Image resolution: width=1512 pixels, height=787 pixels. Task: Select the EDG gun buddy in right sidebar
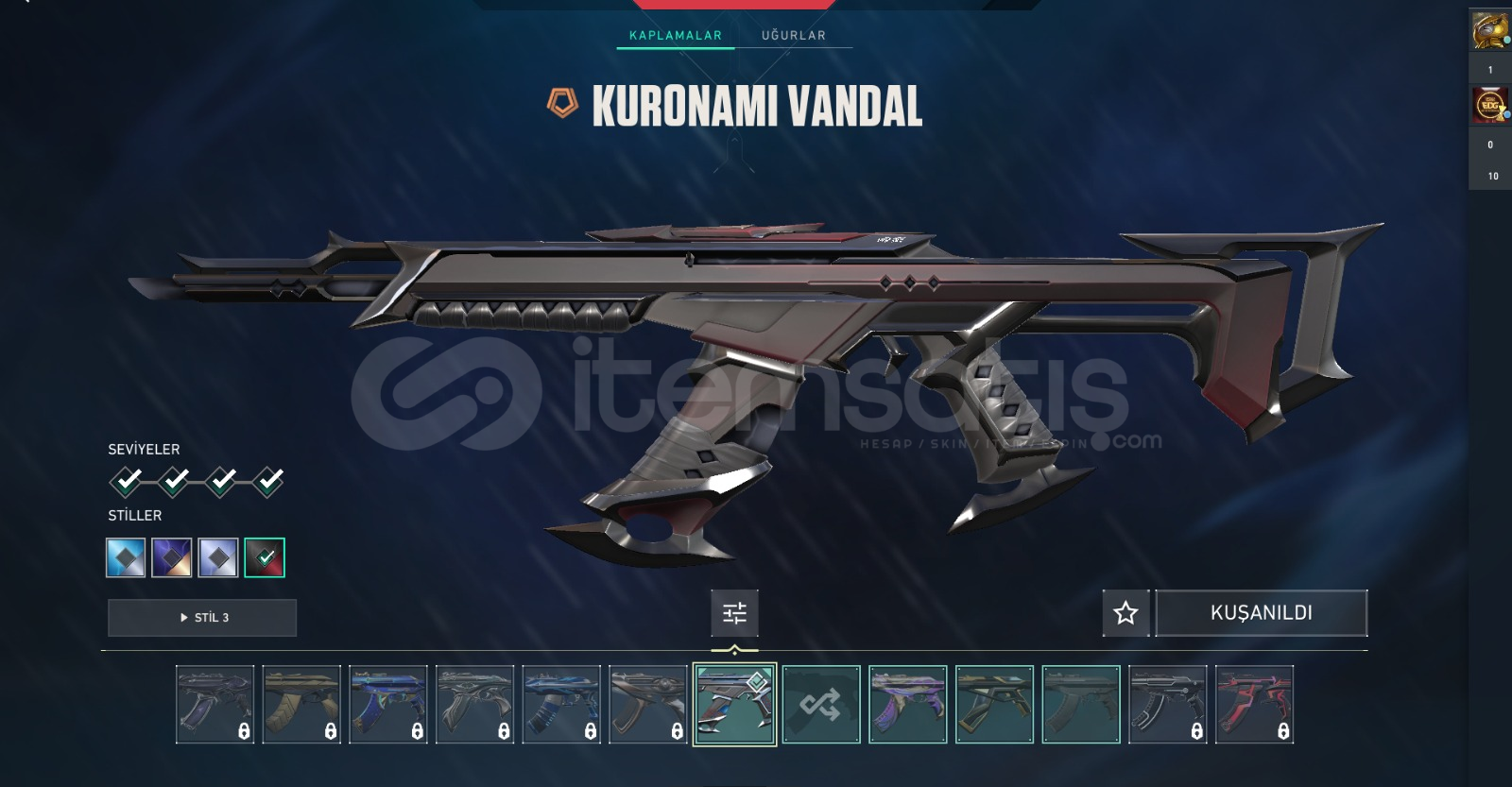(x=1491, y=104)
